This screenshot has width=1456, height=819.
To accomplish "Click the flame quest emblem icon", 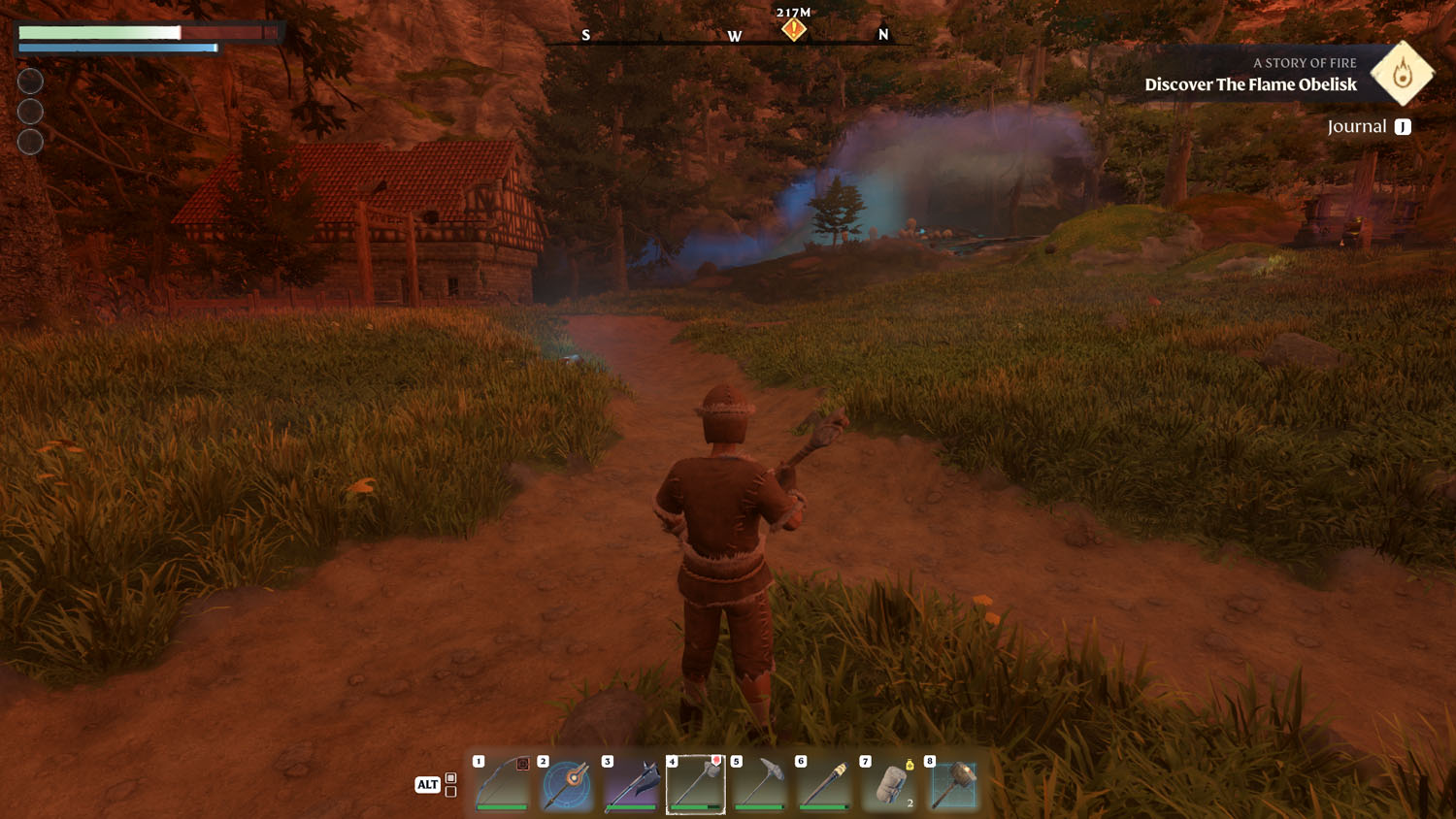I will [1402, 73].
